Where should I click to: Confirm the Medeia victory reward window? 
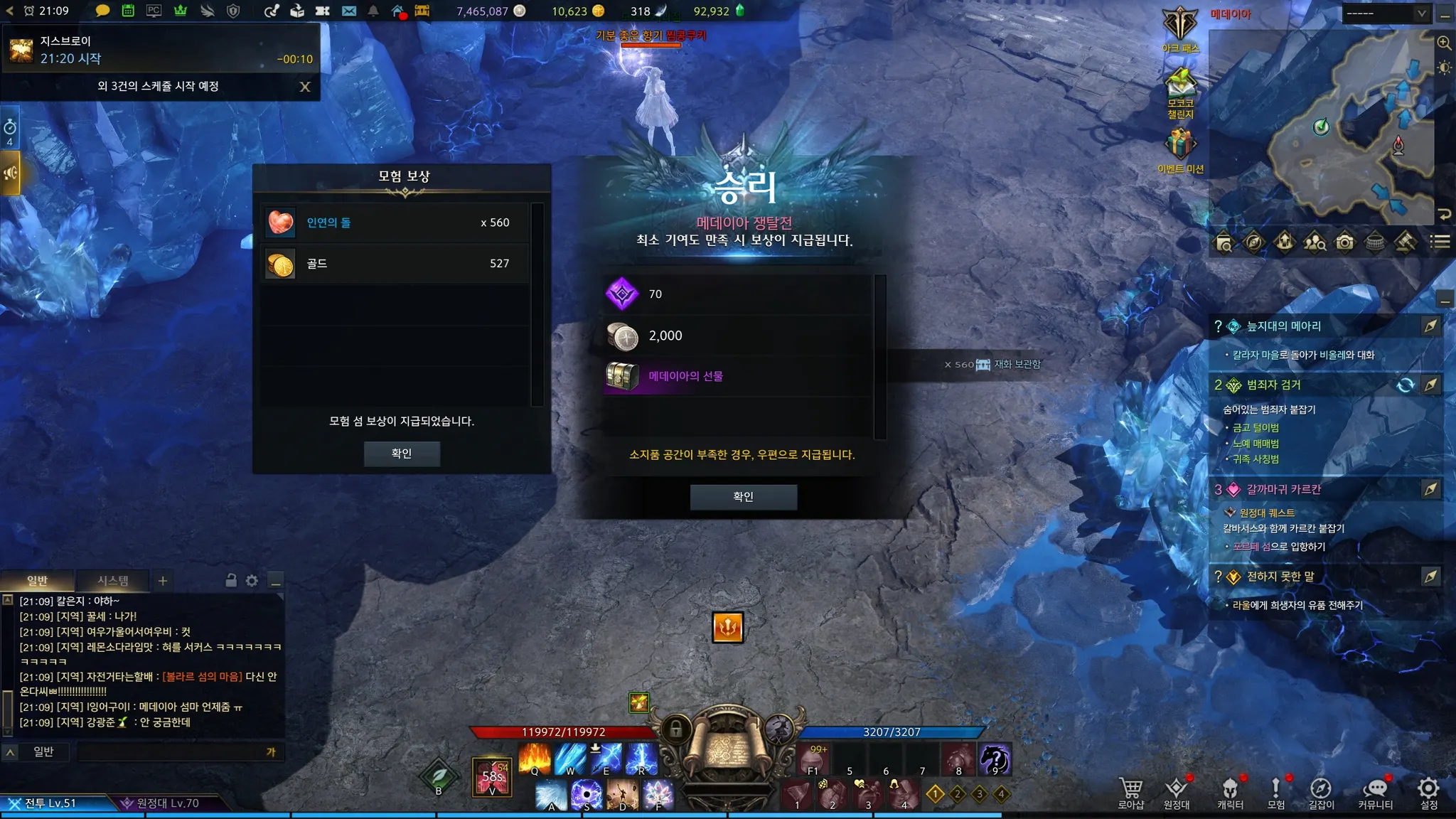pyautogui.click(x=743, y=497)
